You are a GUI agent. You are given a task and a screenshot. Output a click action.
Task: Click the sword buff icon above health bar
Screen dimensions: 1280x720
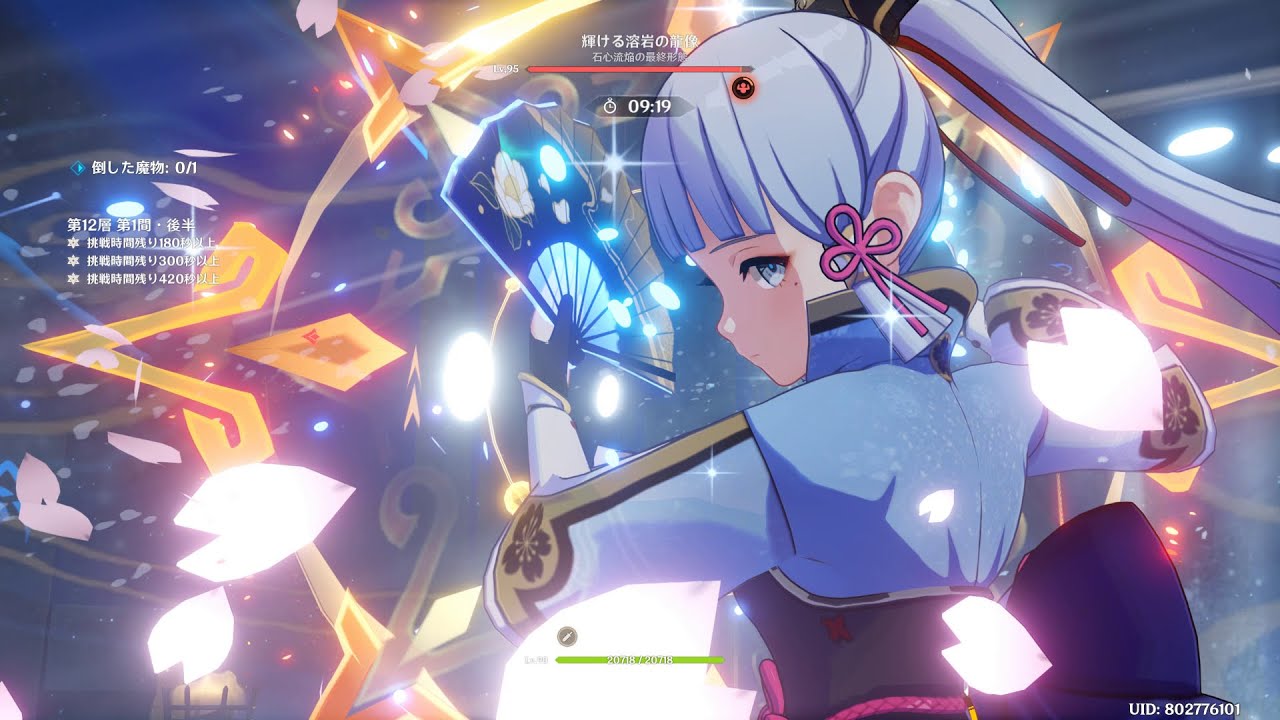[x=566, y=636]
